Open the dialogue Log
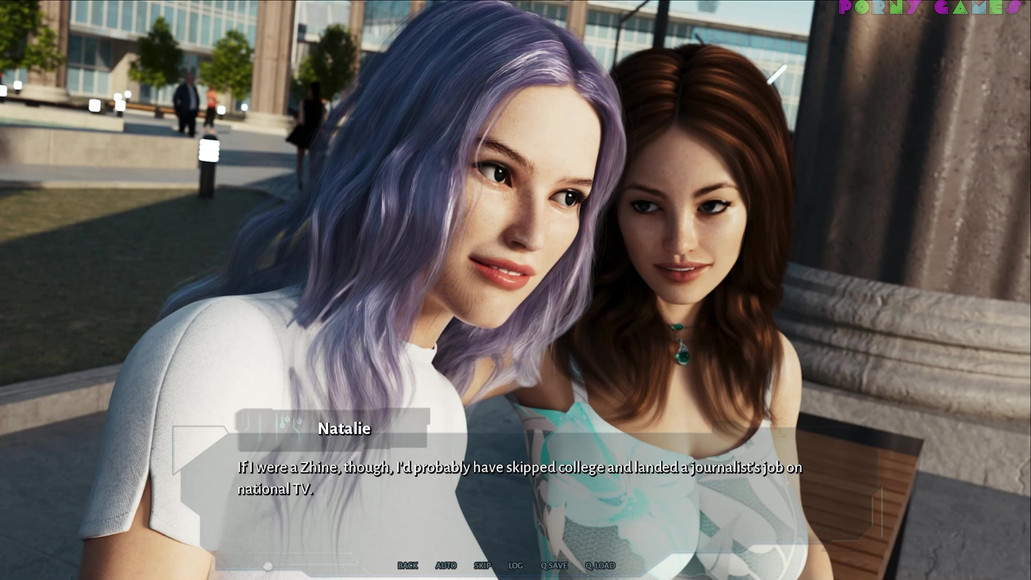 [x=515, y=566]
